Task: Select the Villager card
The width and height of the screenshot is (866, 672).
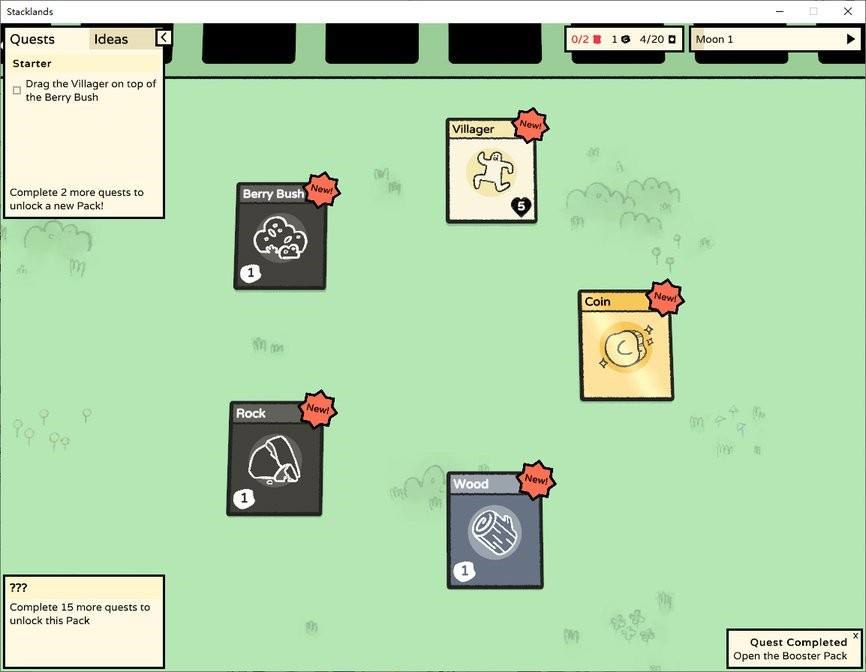Action: coord(490,171)
